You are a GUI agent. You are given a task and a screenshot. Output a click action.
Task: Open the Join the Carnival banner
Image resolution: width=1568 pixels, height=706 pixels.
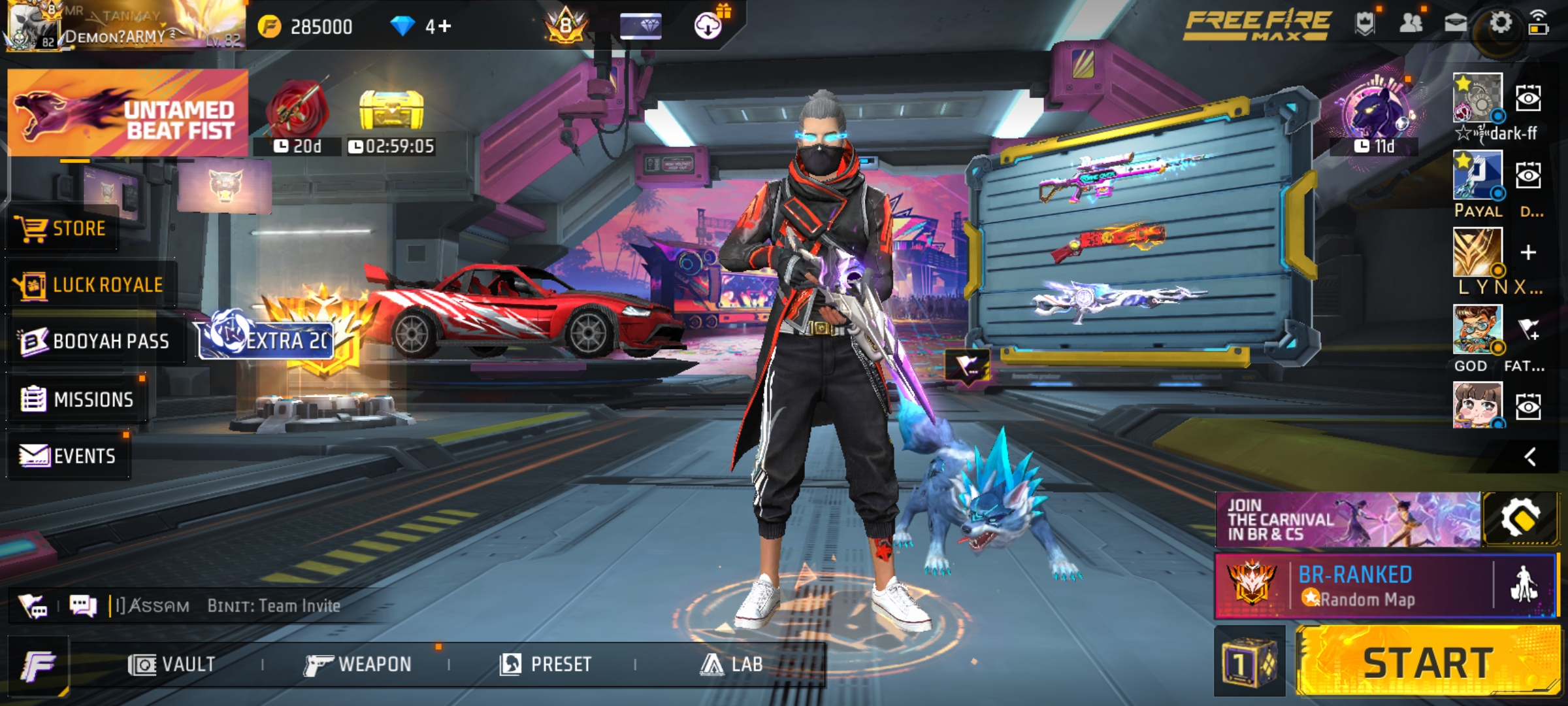[1347, 520]
